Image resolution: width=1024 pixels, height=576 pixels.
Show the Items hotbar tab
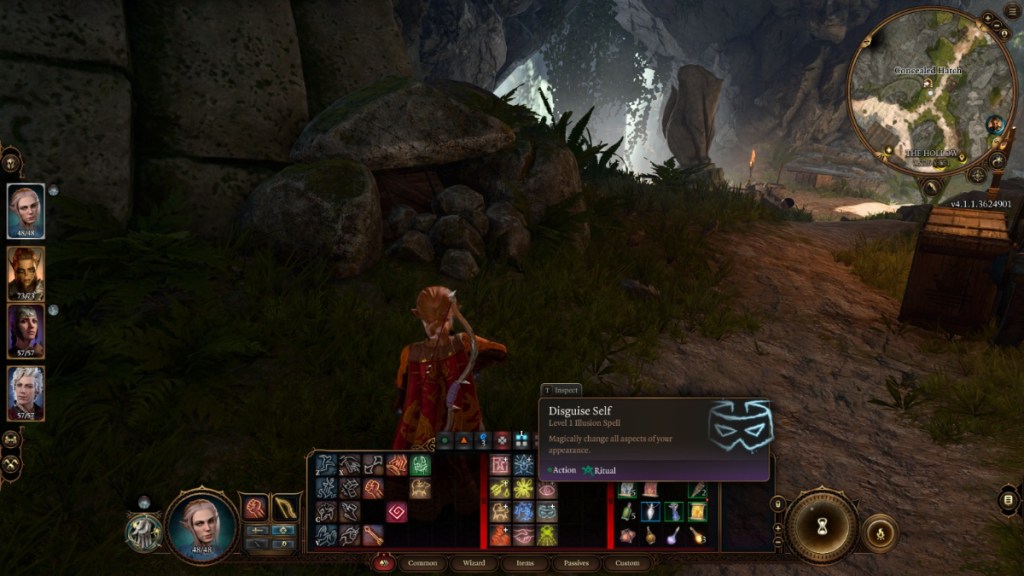(x=525, y=563)
